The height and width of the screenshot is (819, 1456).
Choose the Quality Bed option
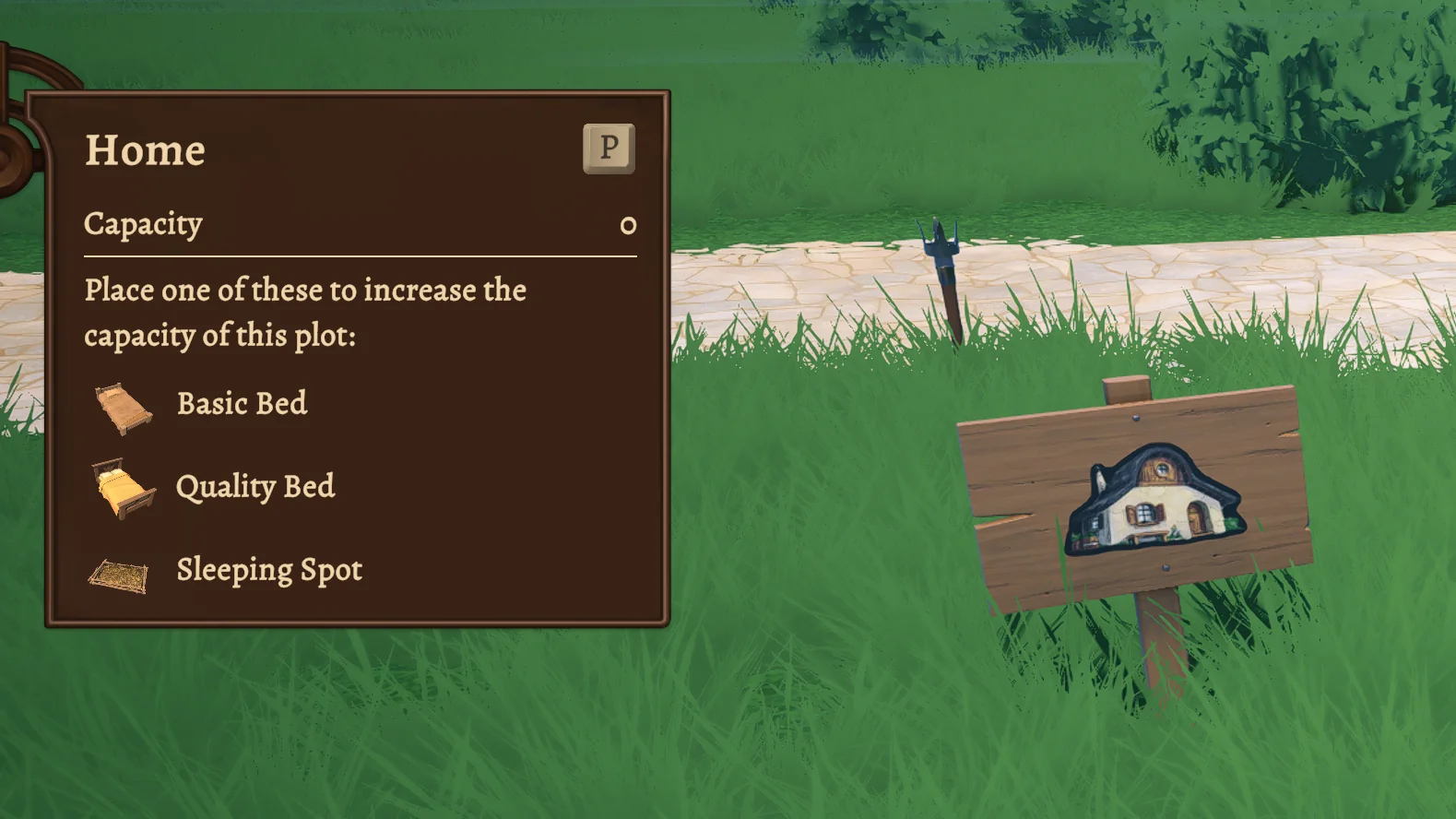255,487
